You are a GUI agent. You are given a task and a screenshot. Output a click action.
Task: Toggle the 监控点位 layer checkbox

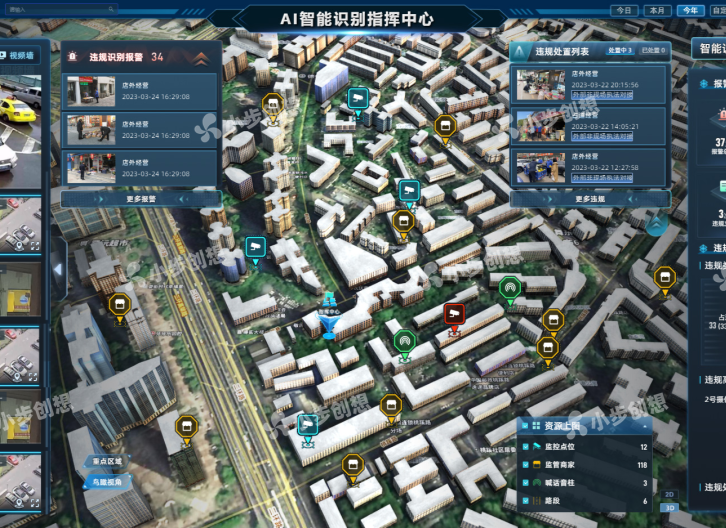coord(527,447)
